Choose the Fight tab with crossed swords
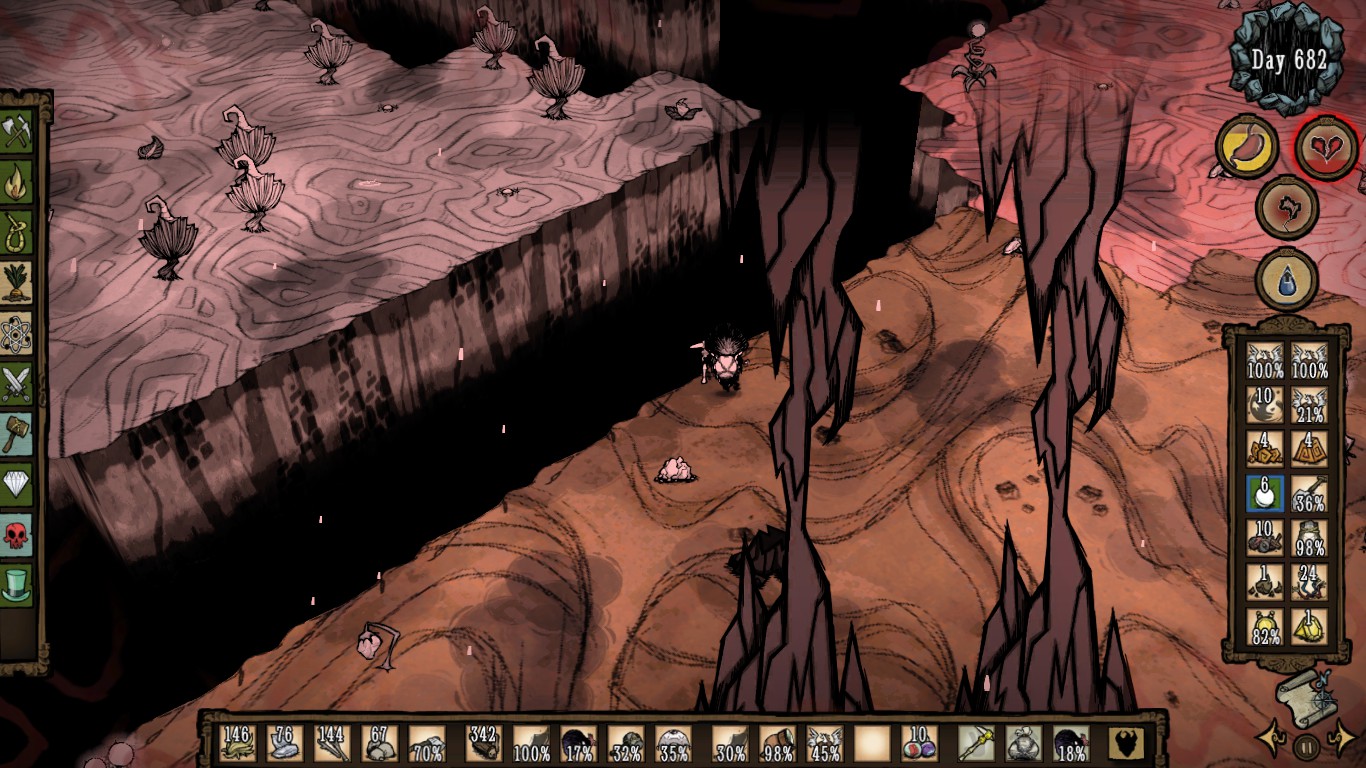The height and width of the screenshot is (768, 1366). pos(17,383)
